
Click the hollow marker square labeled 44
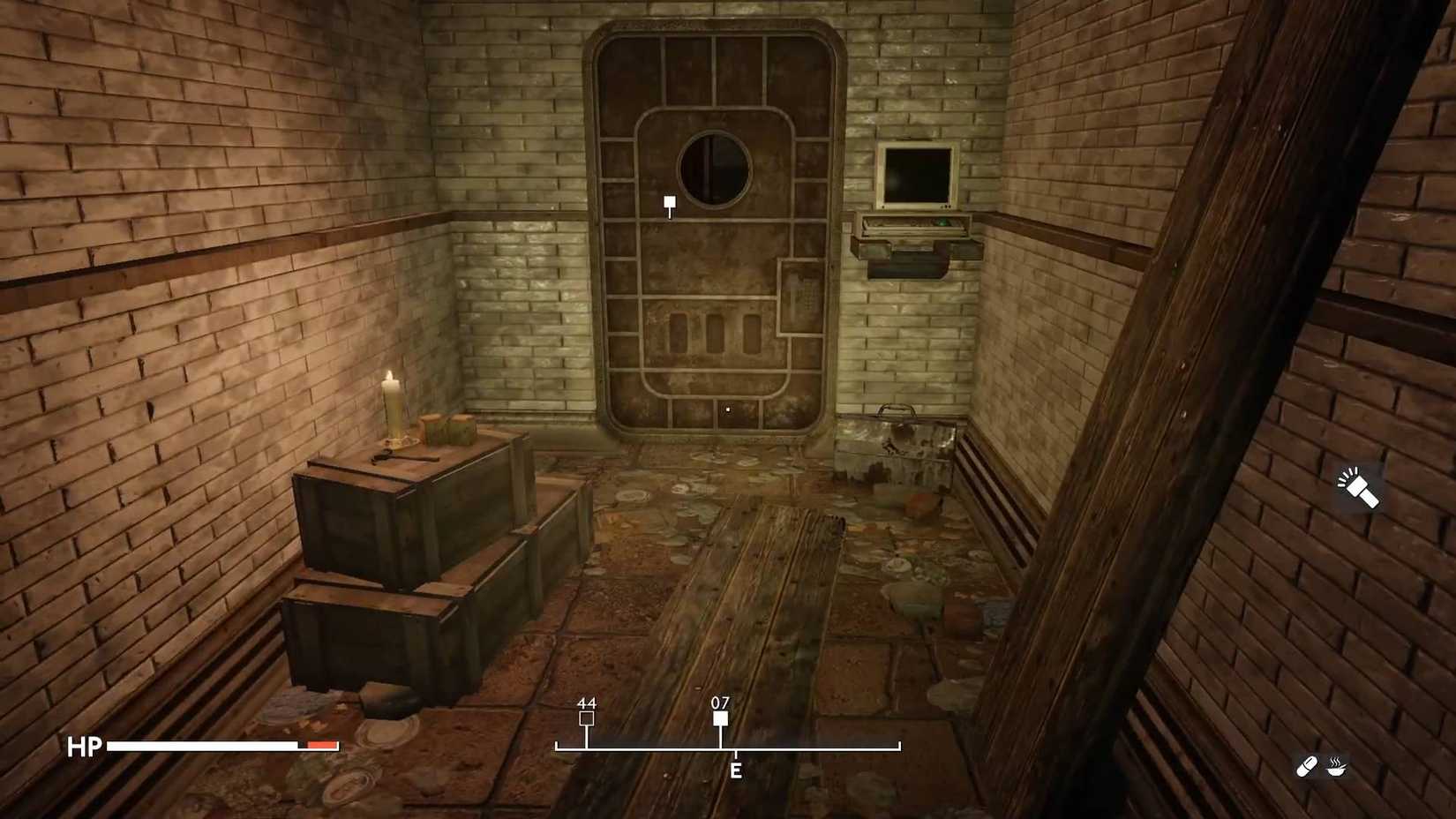586,718
